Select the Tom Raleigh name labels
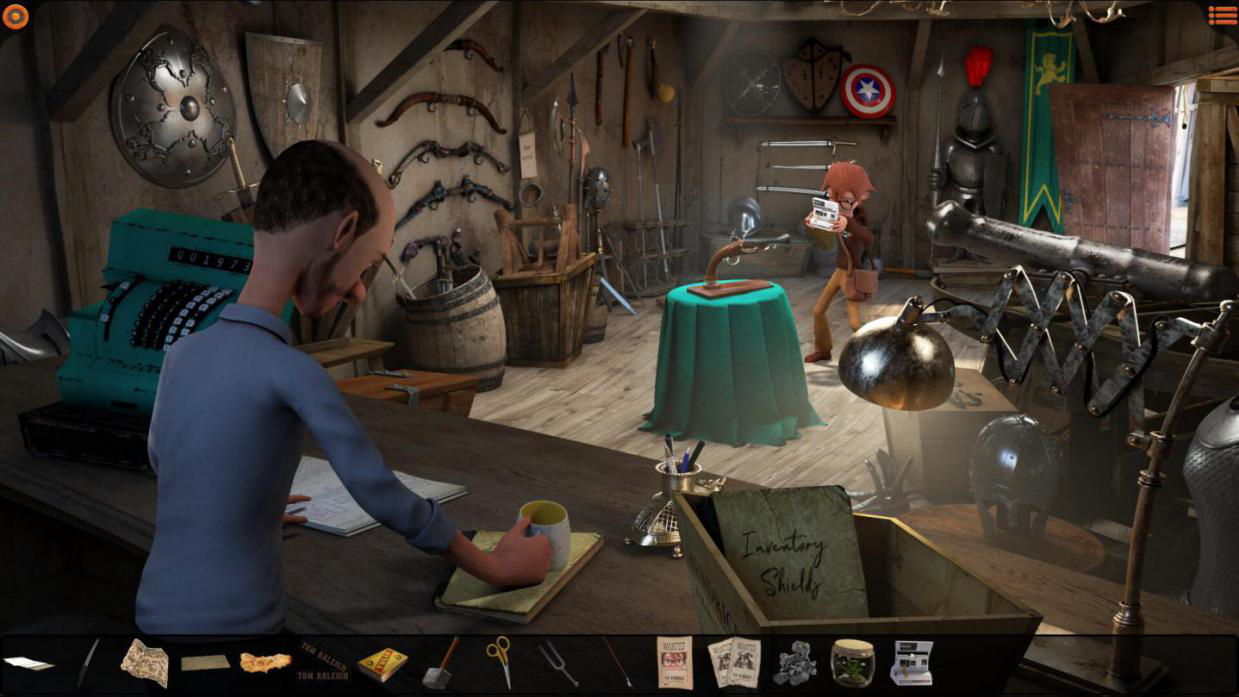 pyautogui.click(x=323, y=661)
